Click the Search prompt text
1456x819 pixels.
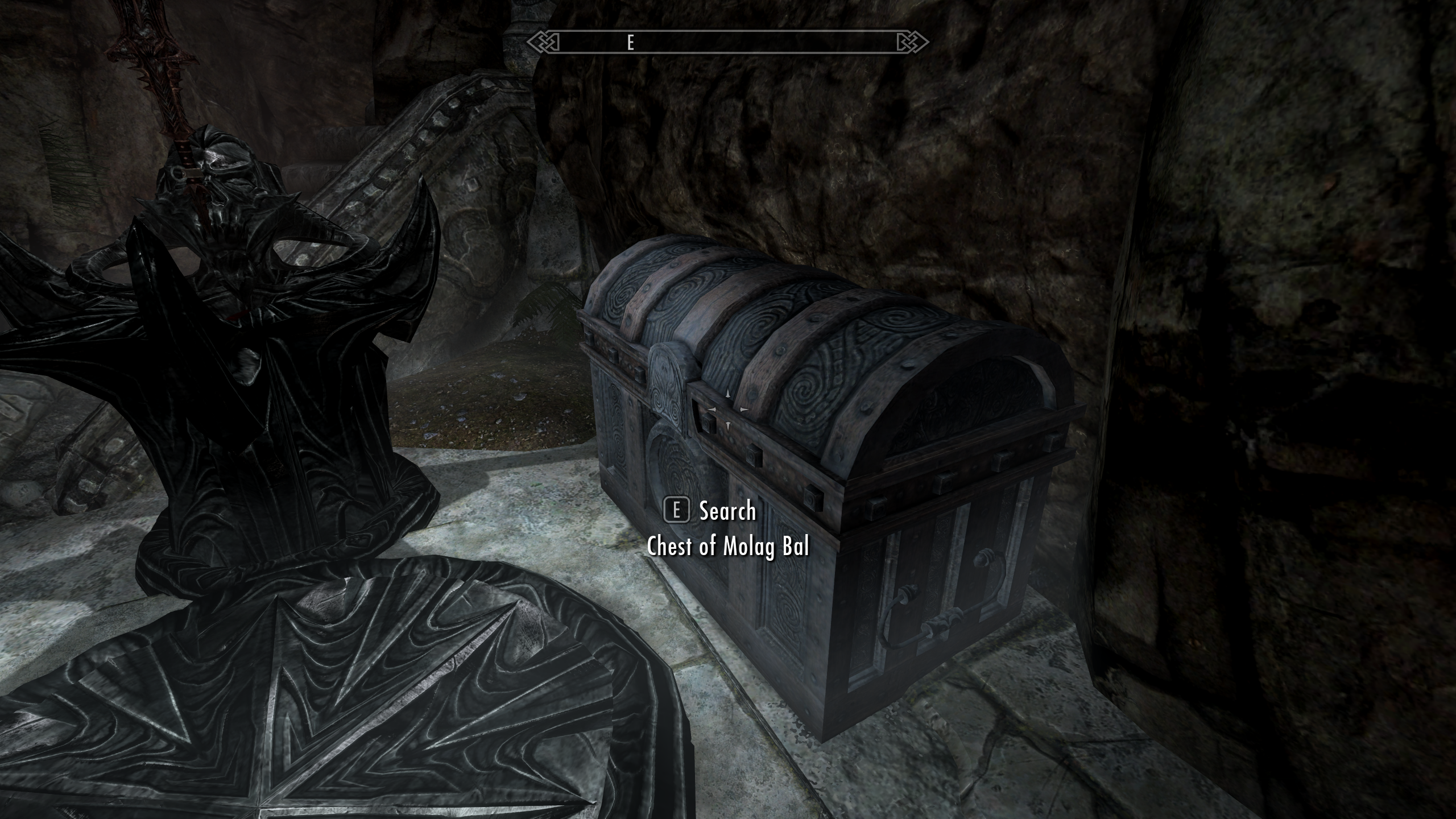pyautogui.click(x=728, y=511)
